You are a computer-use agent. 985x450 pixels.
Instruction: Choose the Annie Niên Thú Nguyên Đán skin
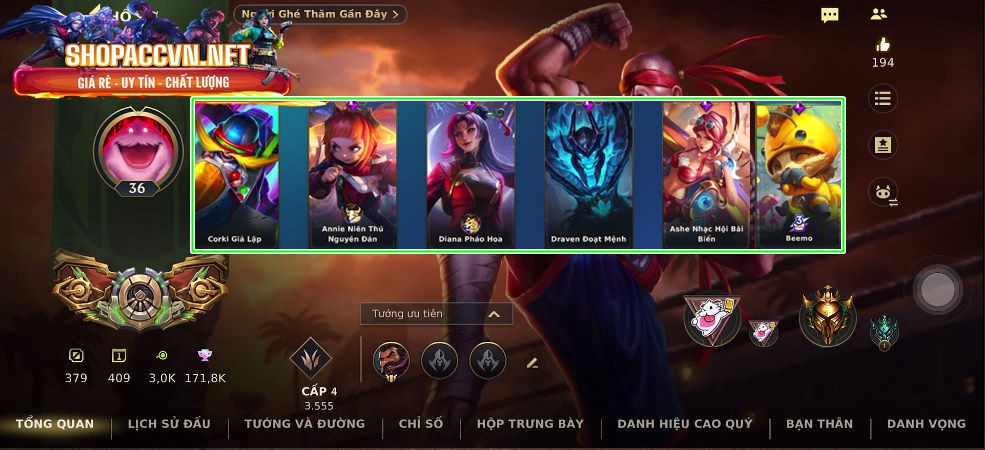click(x=353, y=175)
